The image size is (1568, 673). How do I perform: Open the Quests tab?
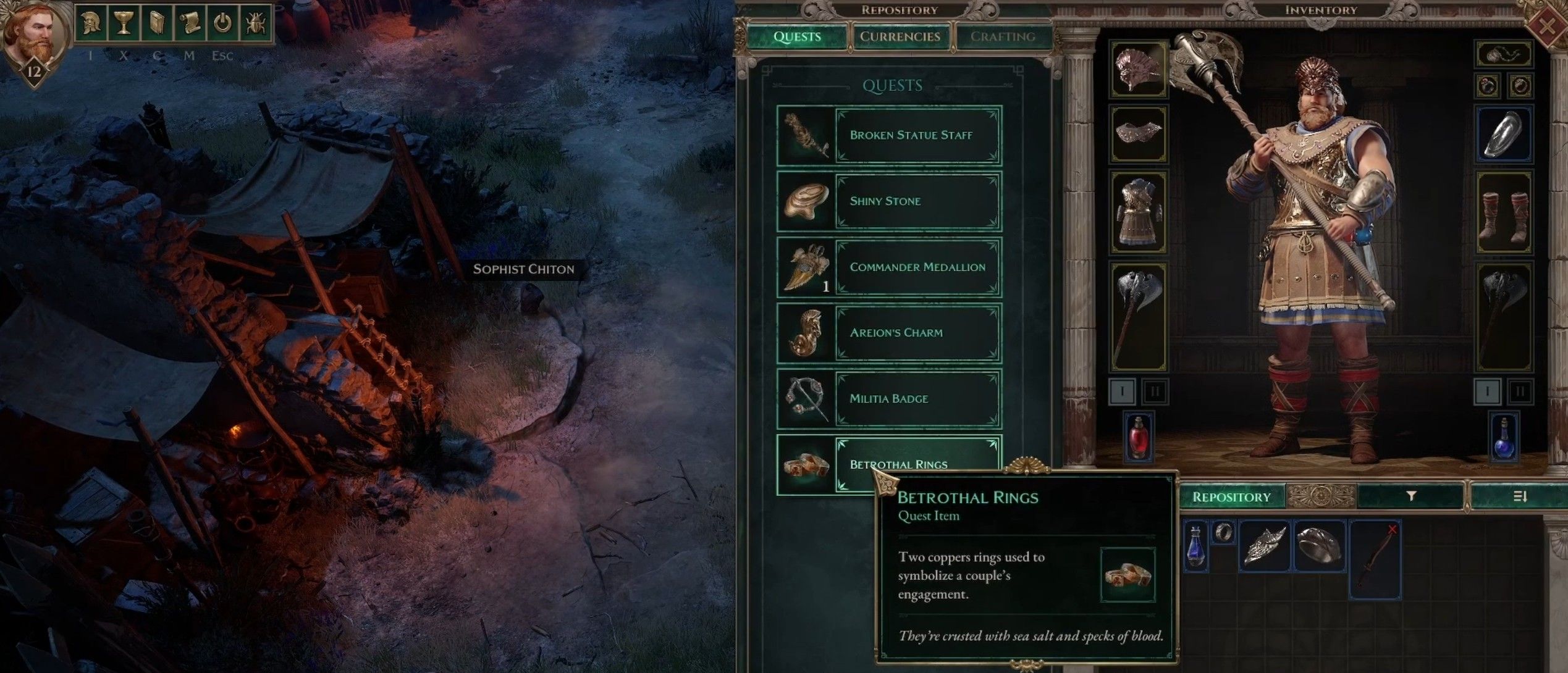[x=797, y=36]
